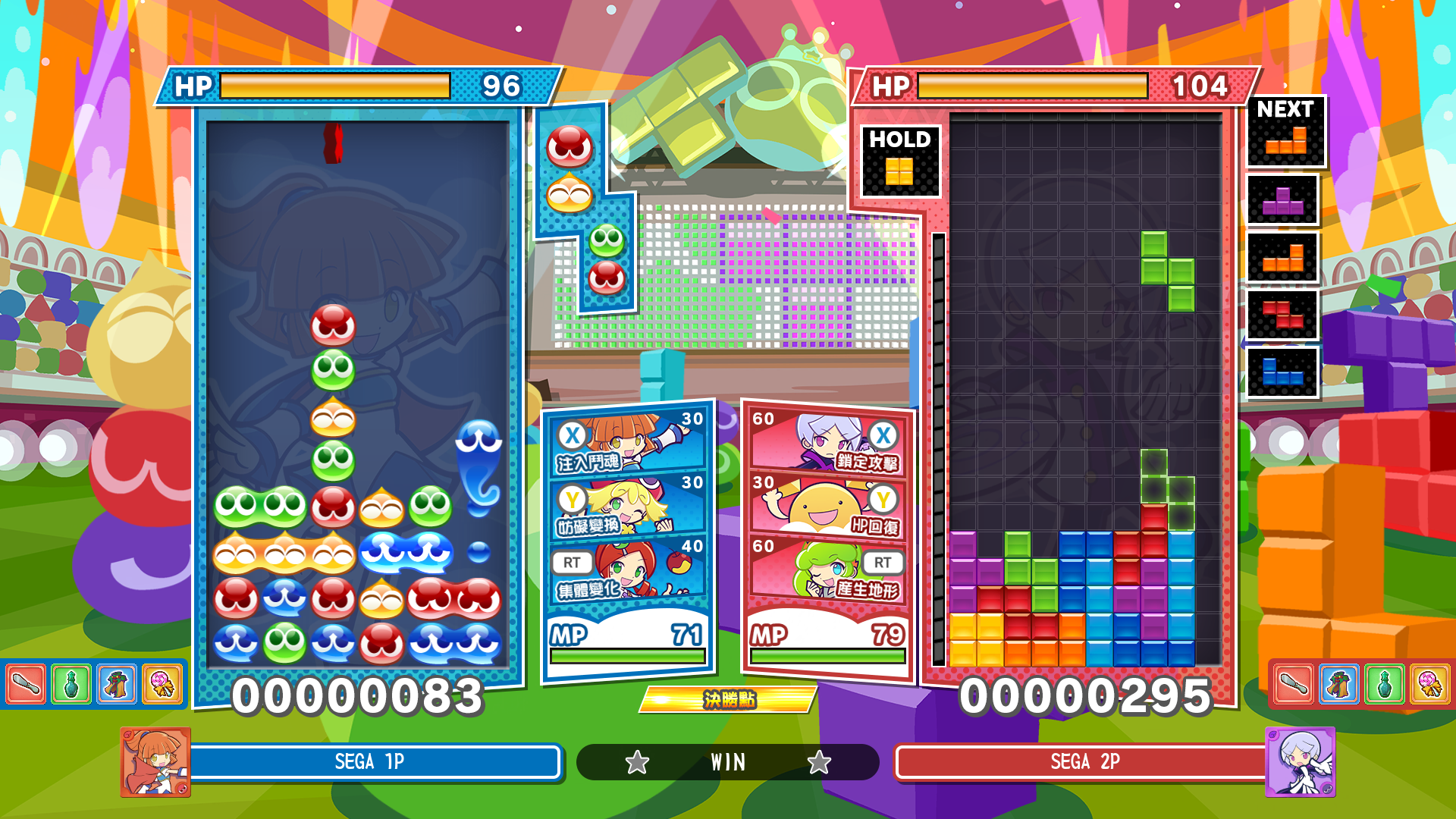This screenshot has height=819, width=1456.
Task: Click 1P's green cloak item
Action: [x=117, y=684]
